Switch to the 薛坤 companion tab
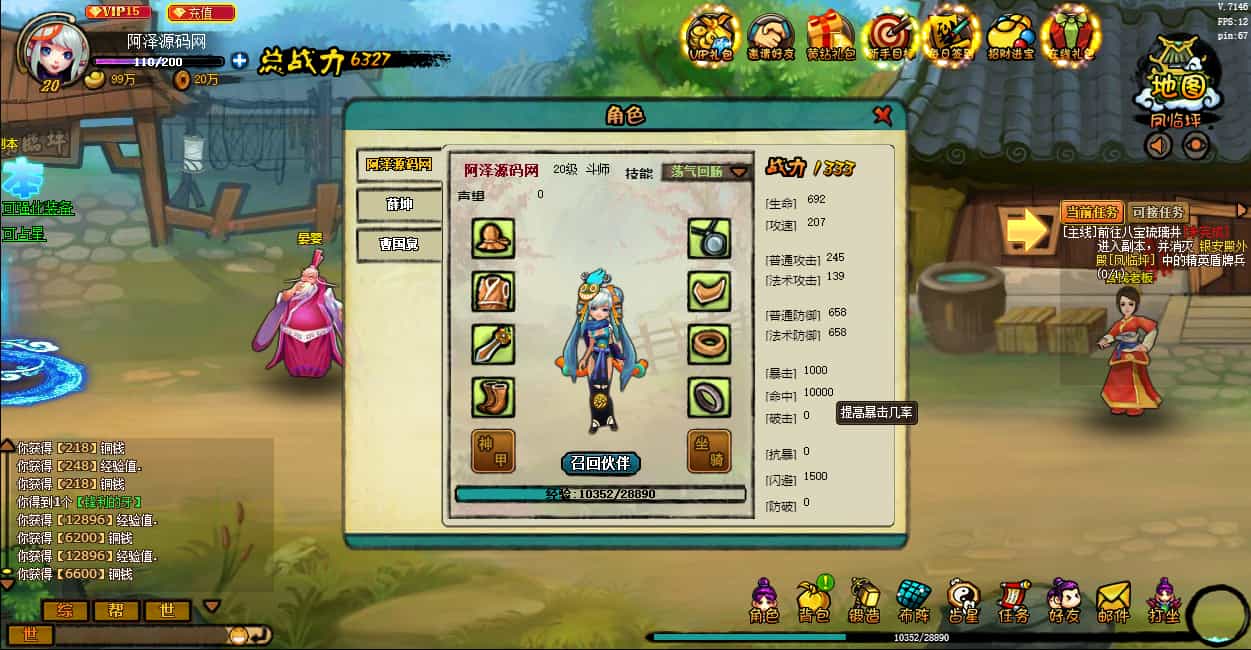The image size is (1251, 650). tap(399, 204)
